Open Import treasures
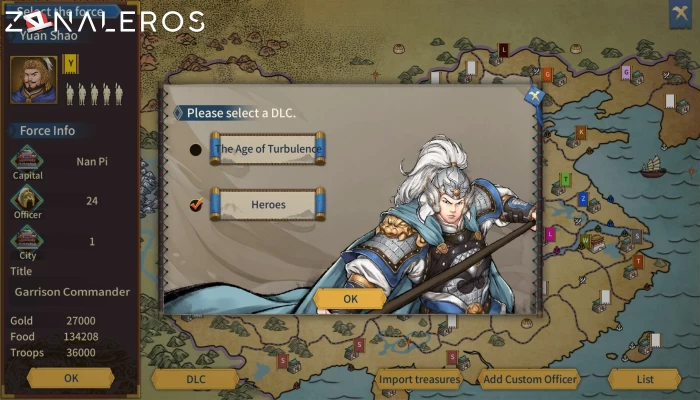The height and width of the screenshot is (400, 700). coord(419,379)
